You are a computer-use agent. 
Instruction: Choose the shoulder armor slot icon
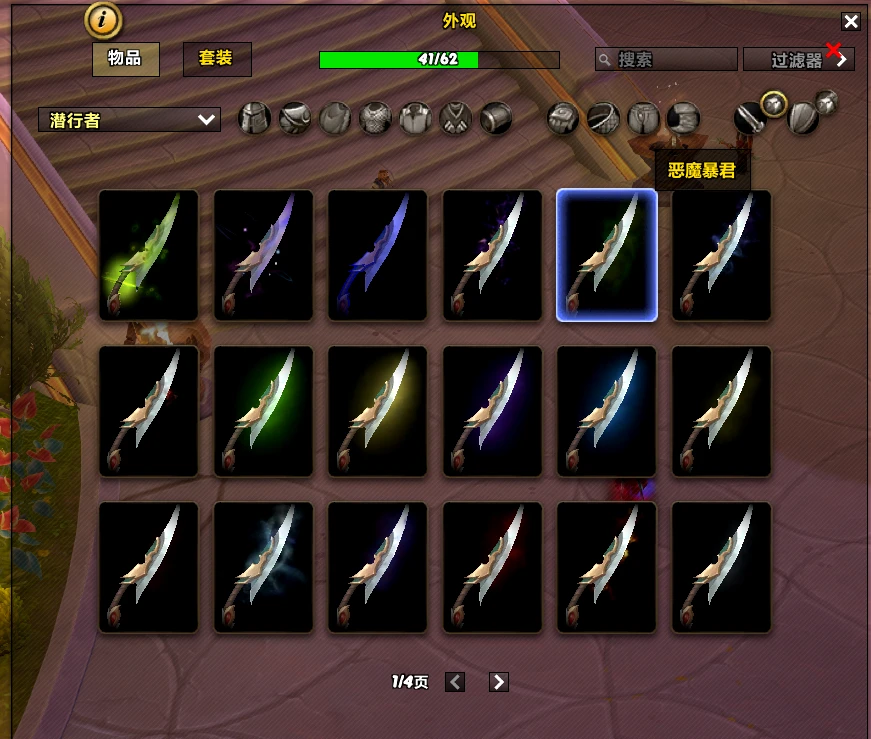coord(295,119)
